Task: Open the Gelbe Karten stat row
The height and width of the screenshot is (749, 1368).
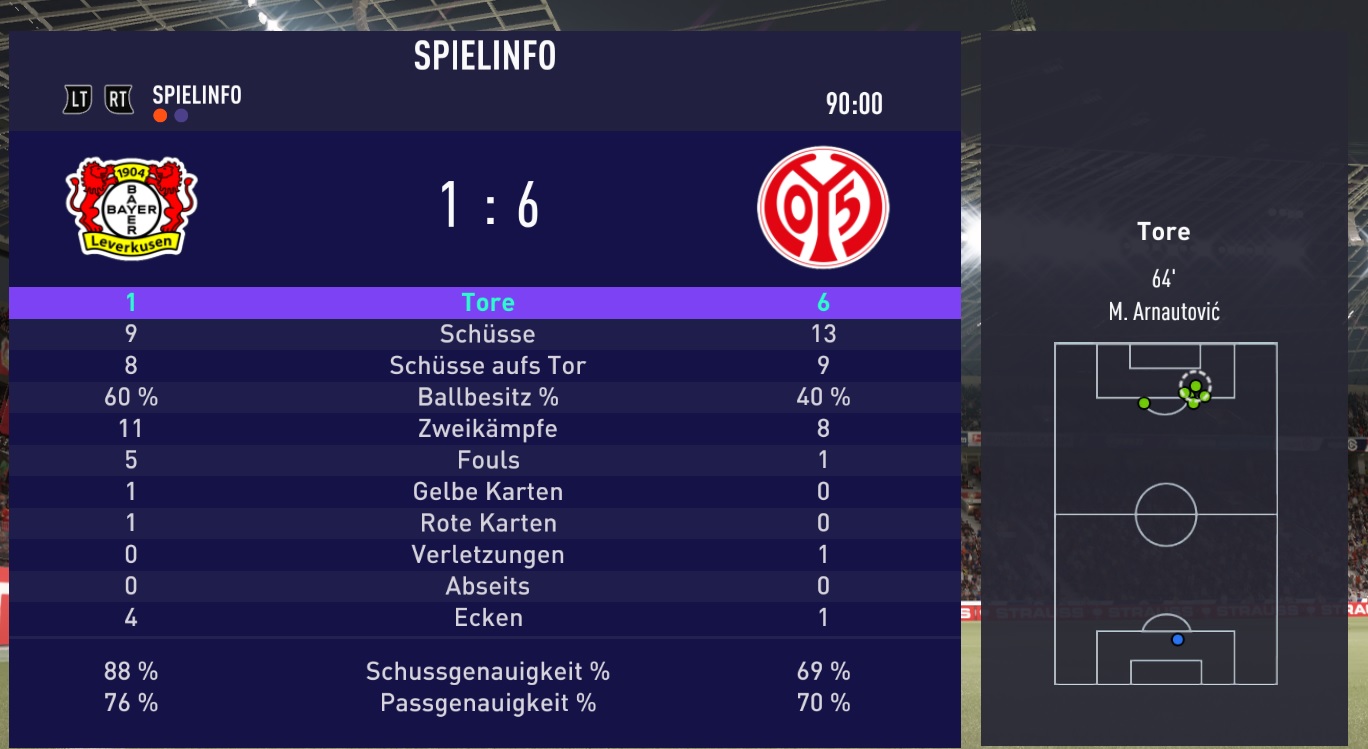Action: tap(488, 492)
